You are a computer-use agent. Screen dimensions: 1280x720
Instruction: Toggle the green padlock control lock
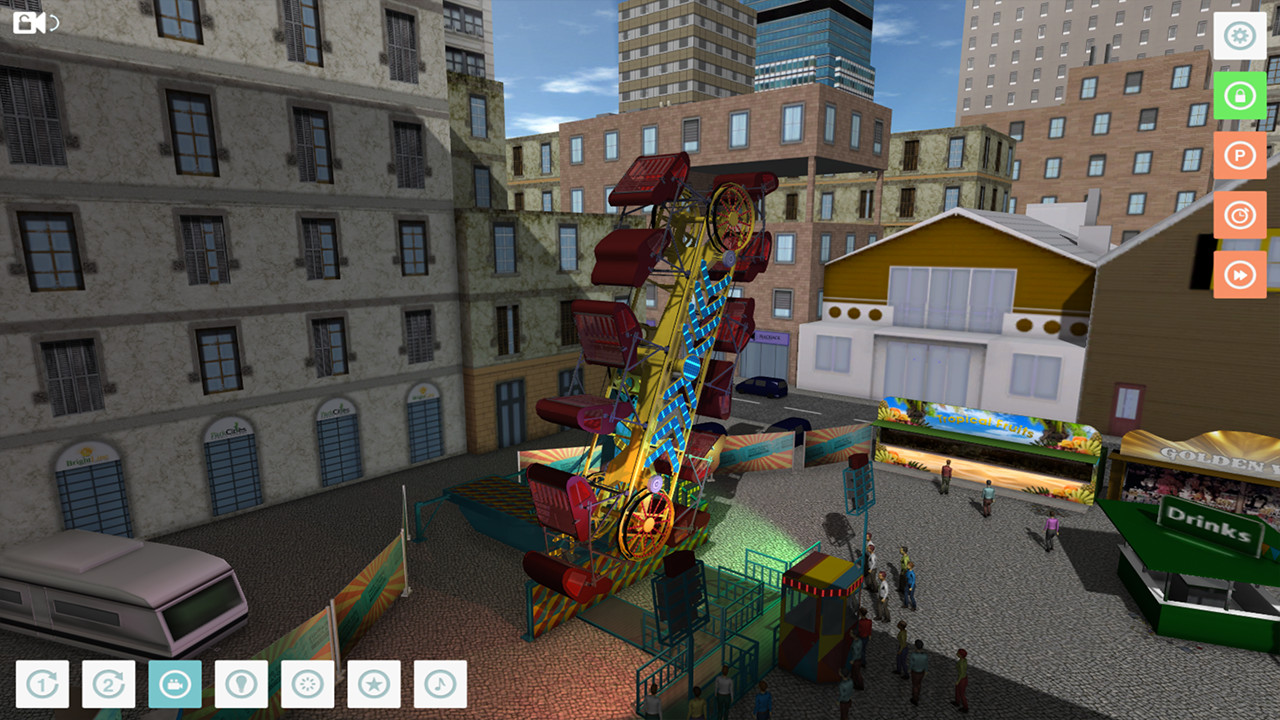(1240, 97)
